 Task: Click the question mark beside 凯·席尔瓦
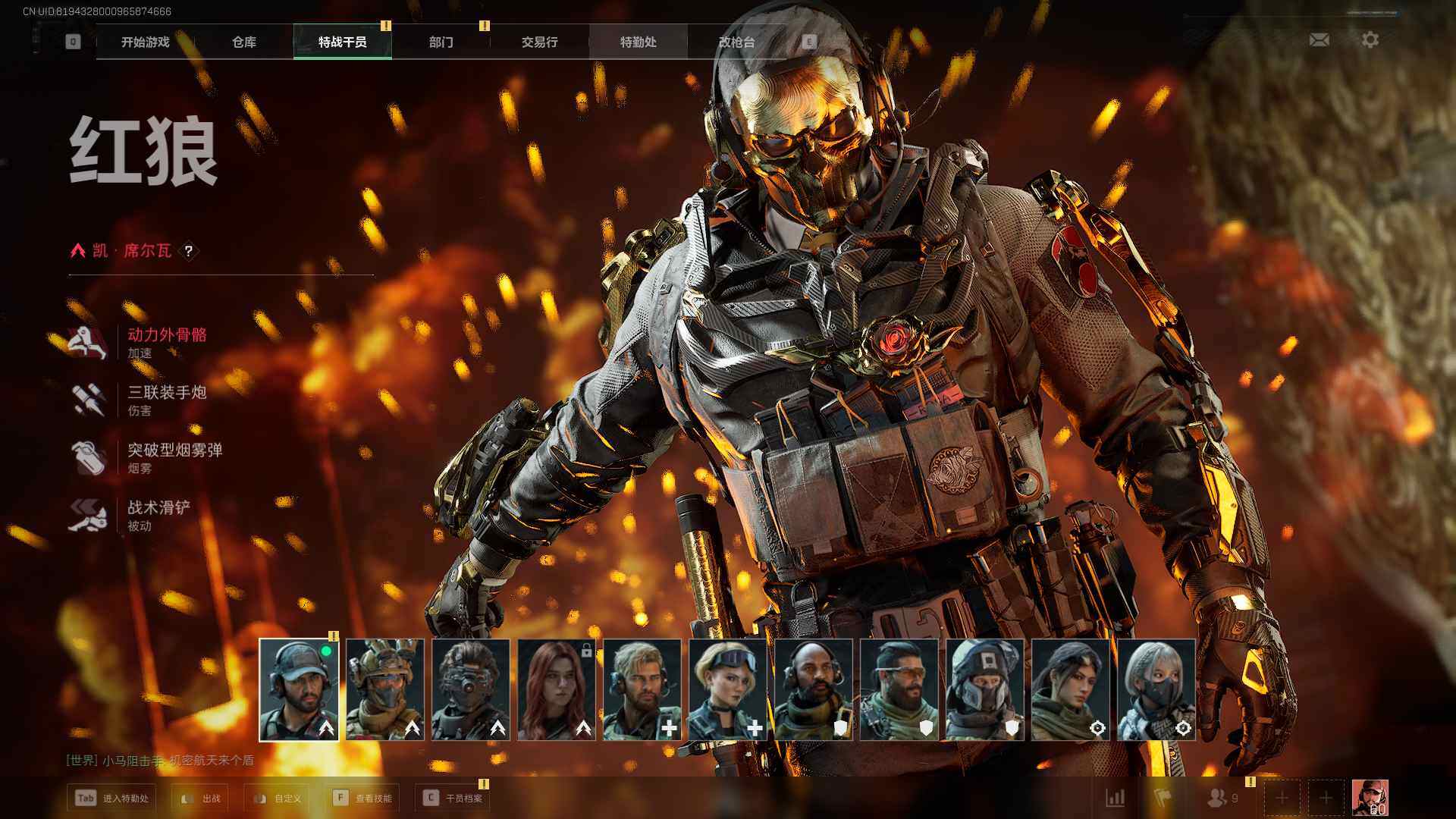189,251
